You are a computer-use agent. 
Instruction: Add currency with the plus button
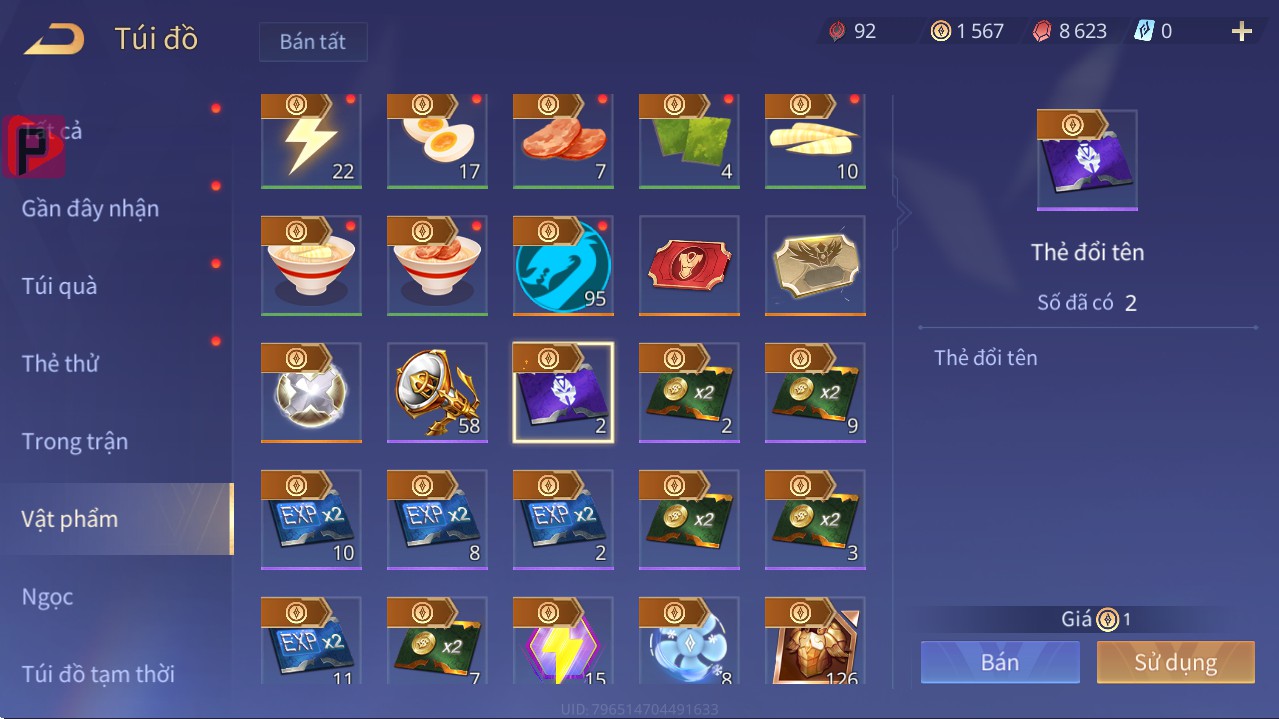[x=1242, y=32]
